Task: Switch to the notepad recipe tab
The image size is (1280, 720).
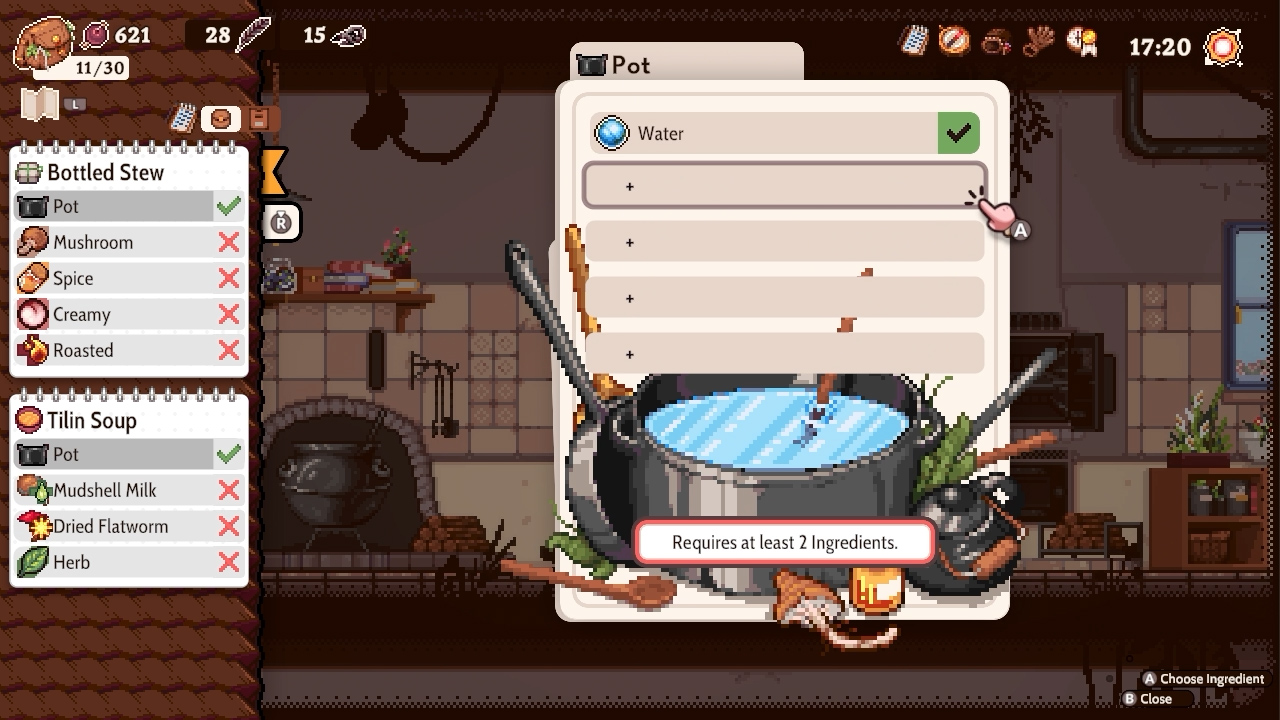Action: click(x=182, y=118)
